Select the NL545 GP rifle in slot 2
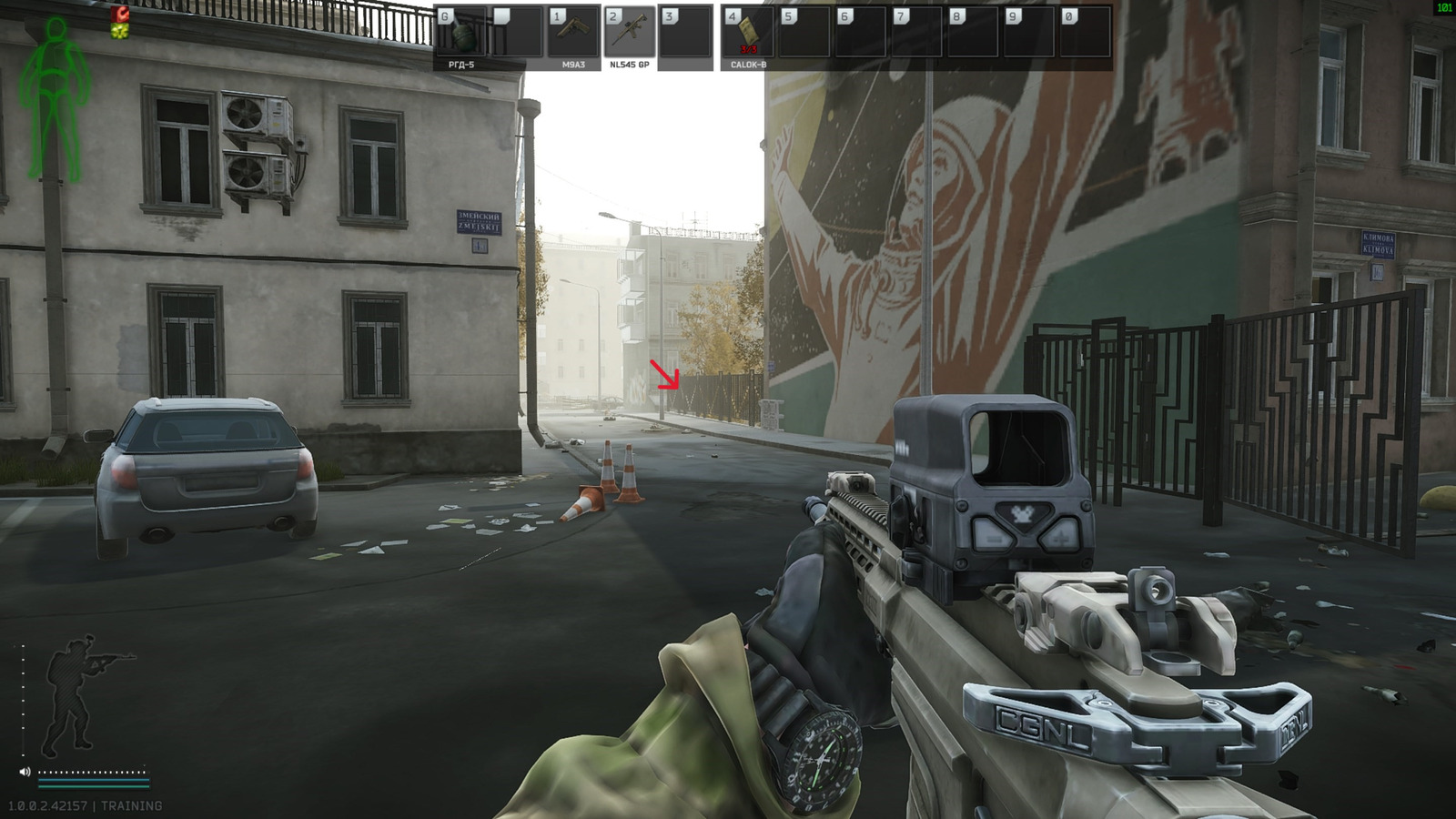Viewport: 1456px width, 819px height. [x=628, y=32]
